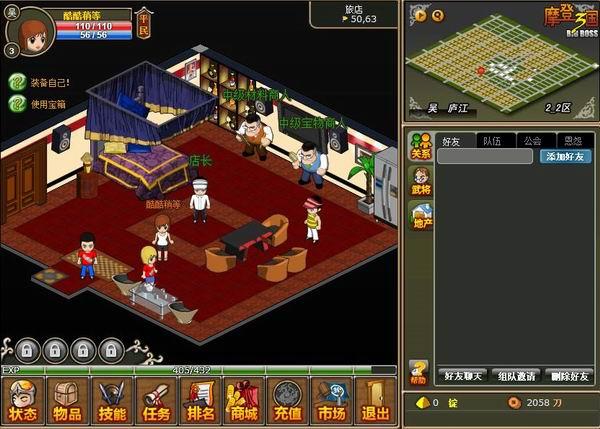The width and height of the screenshot is (600, 429).
Task: Open the 武将 generals side panel
Action: coord(420,181)
